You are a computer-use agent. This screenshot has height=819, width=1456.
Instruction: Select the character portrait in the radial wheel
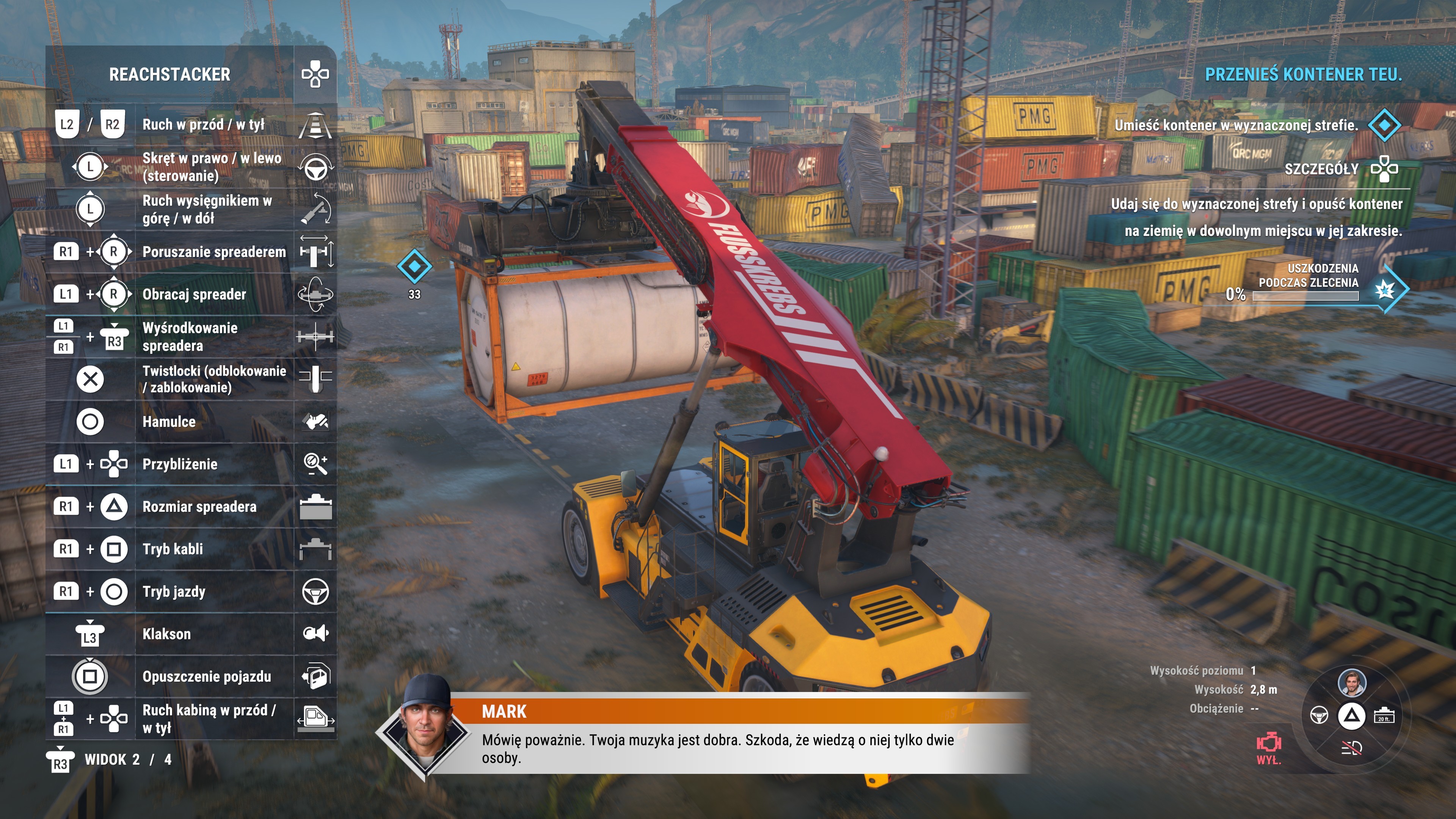click(x=1351, y=682)
